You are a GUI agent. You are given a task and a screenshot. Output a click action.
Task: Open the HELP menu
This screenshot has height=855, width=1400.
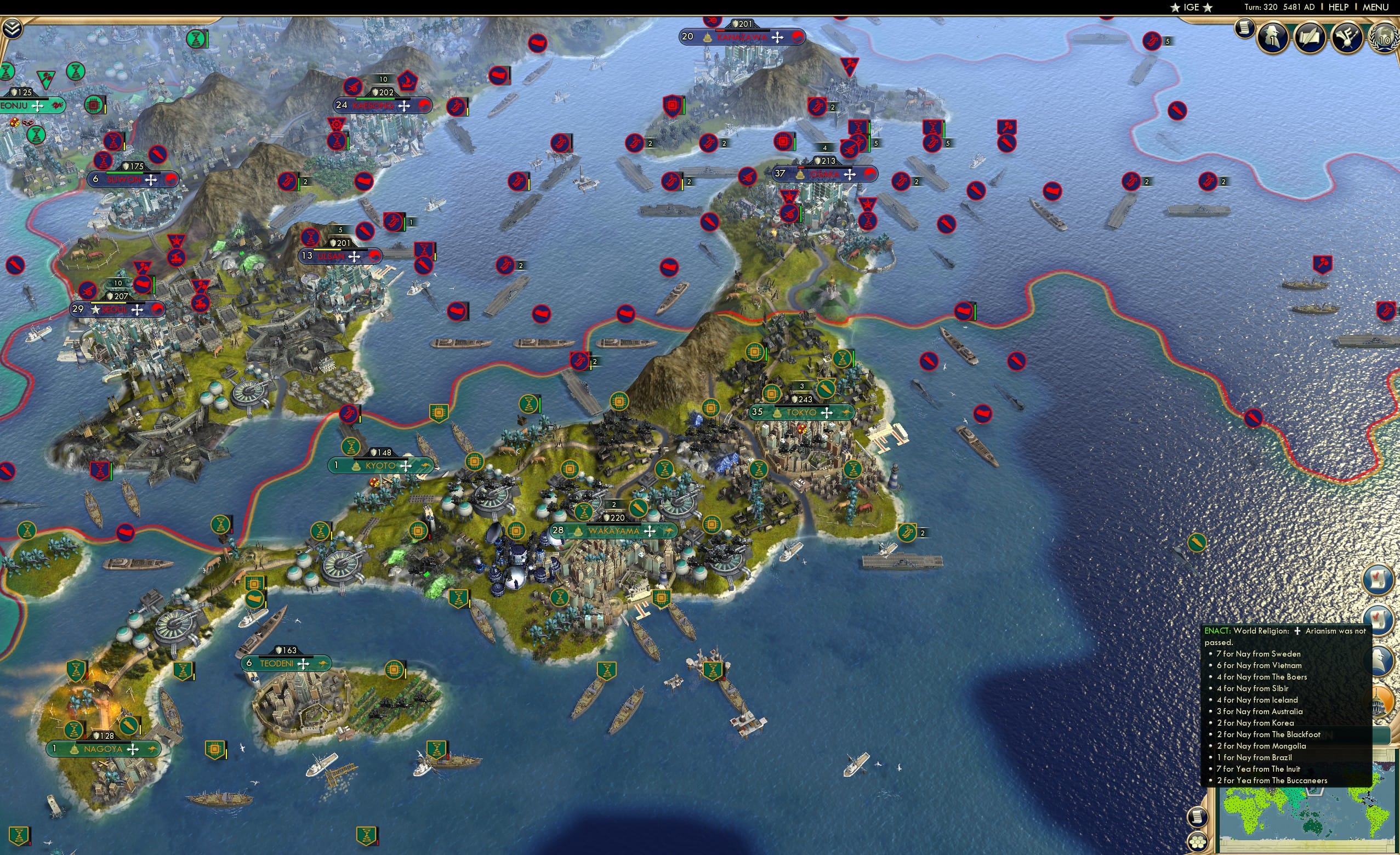(1339, 7)
